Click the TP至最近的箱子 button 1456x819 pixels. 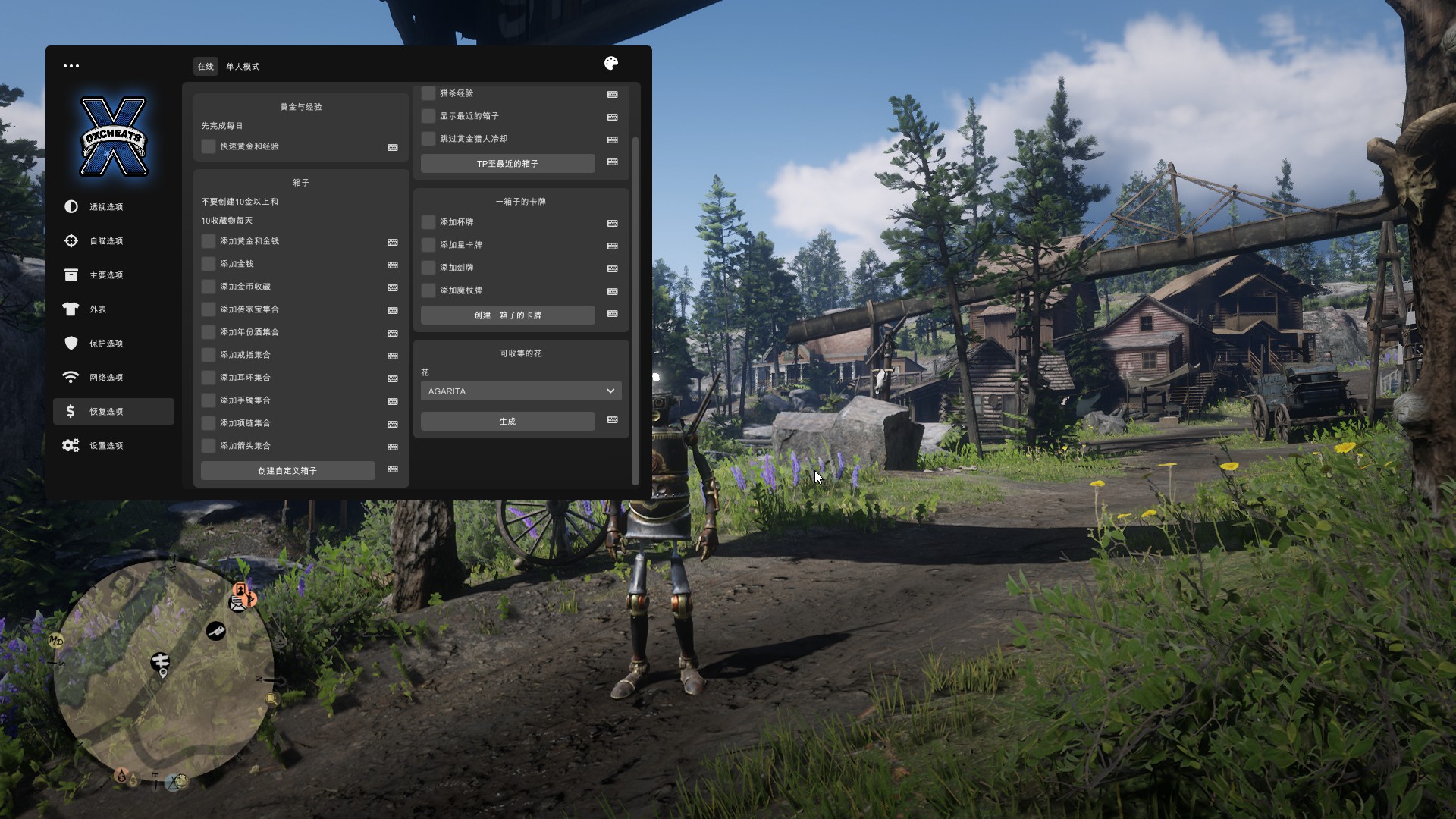pyautogui.click(x=507, y=164)
